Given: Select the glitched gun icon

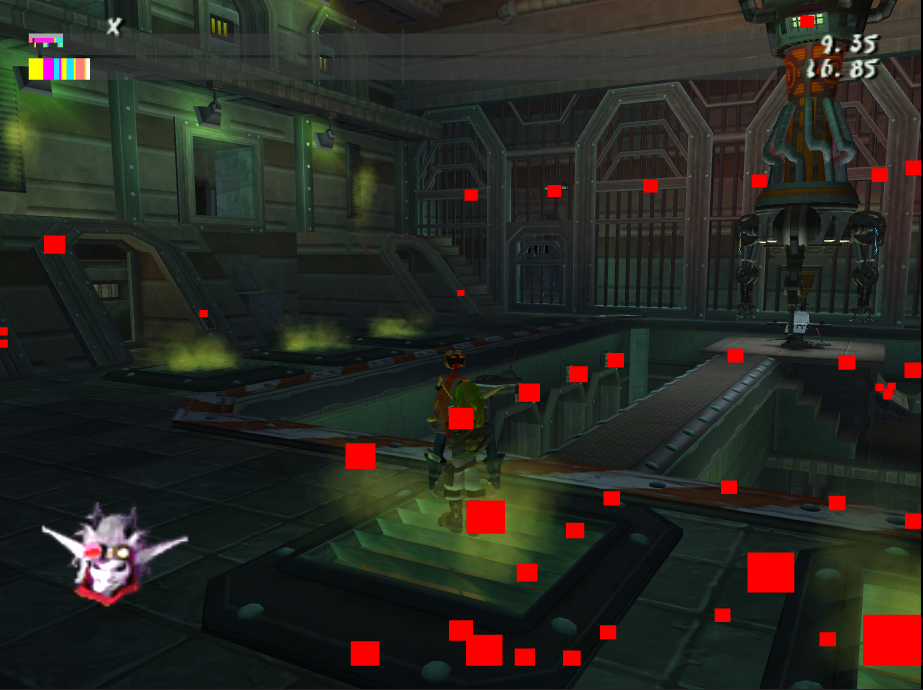Looking at the screenshot, I should (46, 41).
